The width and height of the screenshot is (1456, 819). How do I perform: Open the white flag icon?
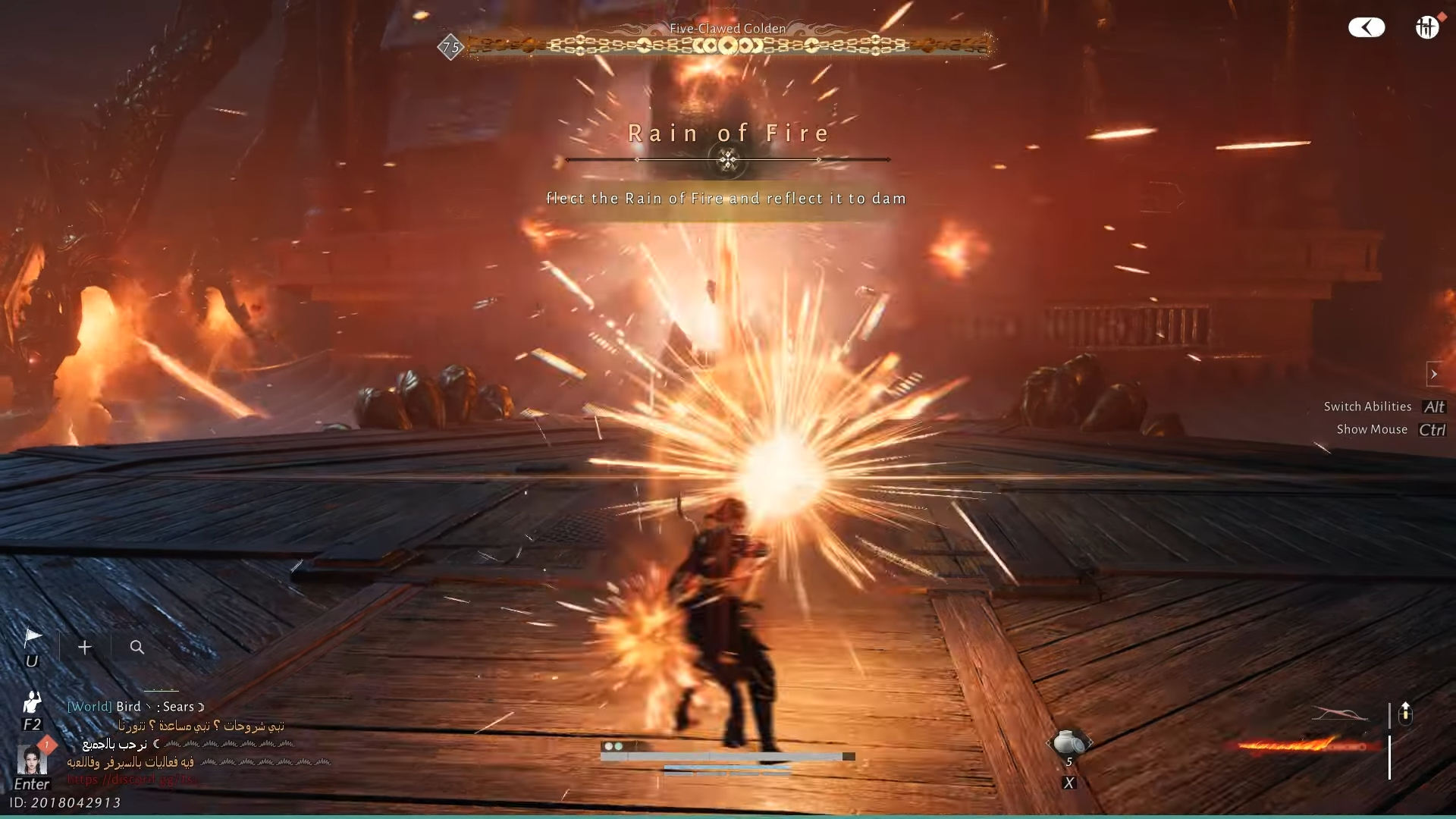(x=33, y=637)
